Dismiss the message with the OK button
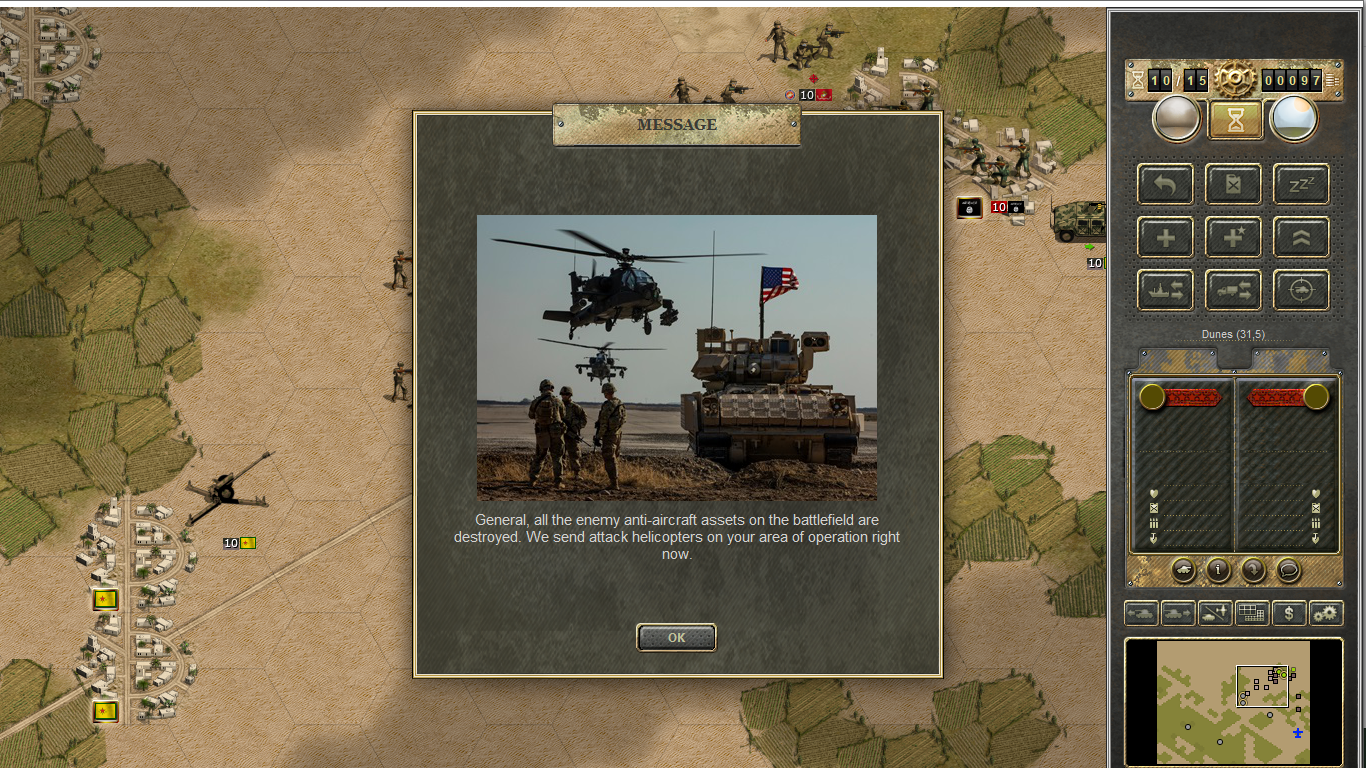Viewport: 1366px width, 768px height. click(x=676, y=637)
